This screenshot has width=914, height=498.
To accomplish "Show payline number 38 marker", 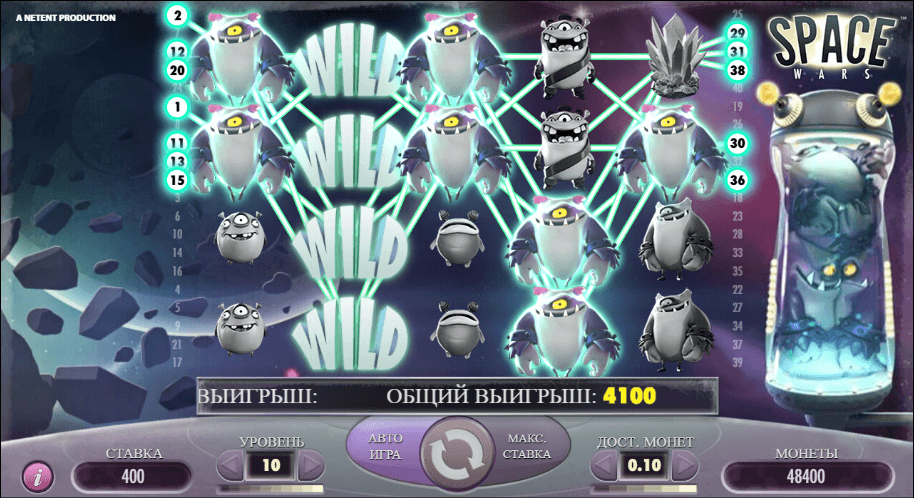I will pyautogui.click(x=737, y=70).
